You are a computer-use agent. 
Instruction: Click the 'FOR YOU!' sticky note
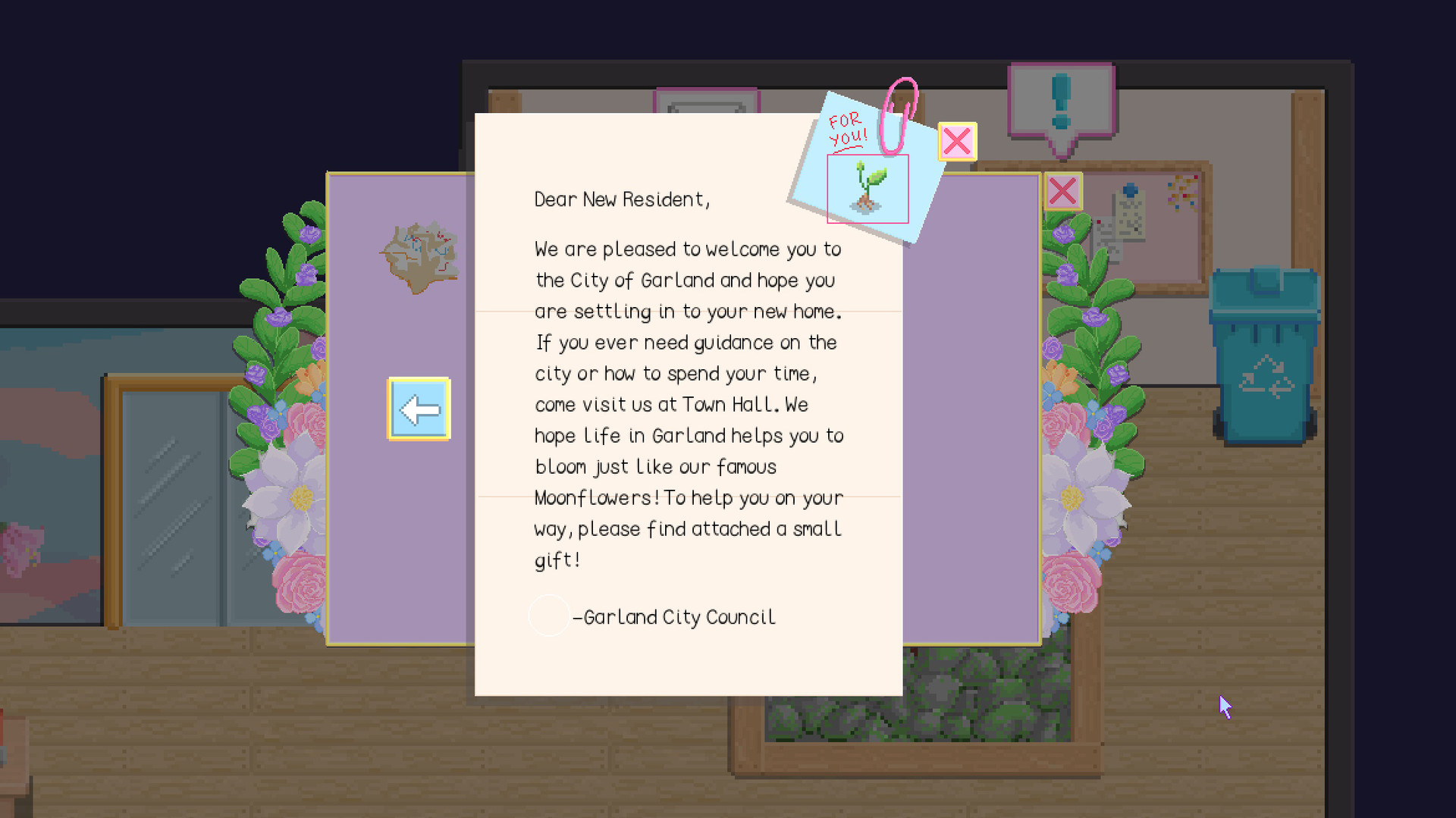click(847, 127)
